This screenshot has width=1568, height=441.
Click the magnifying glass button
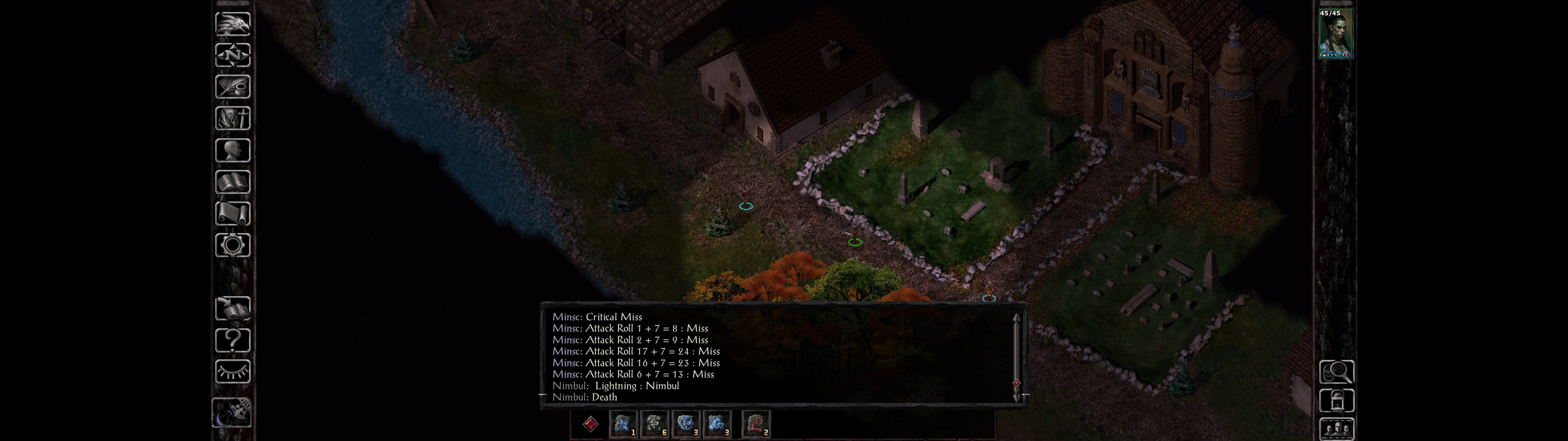coord(1336,371)
